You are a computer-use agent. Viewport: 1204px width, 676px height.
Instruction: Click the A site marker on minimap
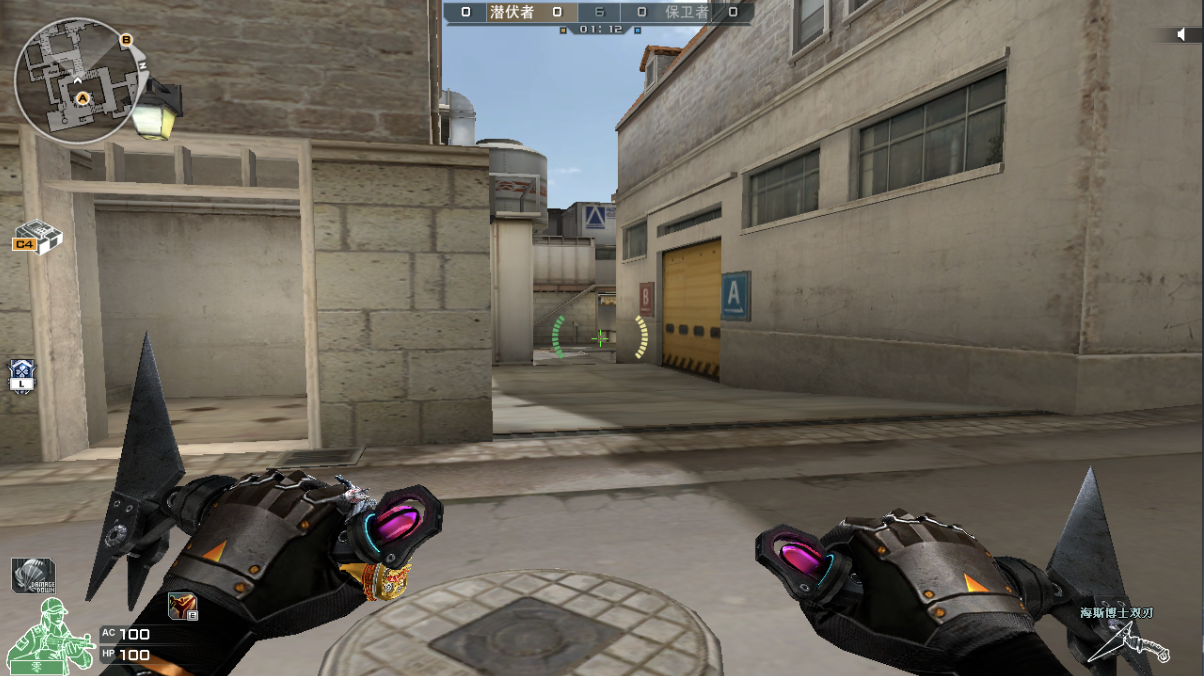84,97
